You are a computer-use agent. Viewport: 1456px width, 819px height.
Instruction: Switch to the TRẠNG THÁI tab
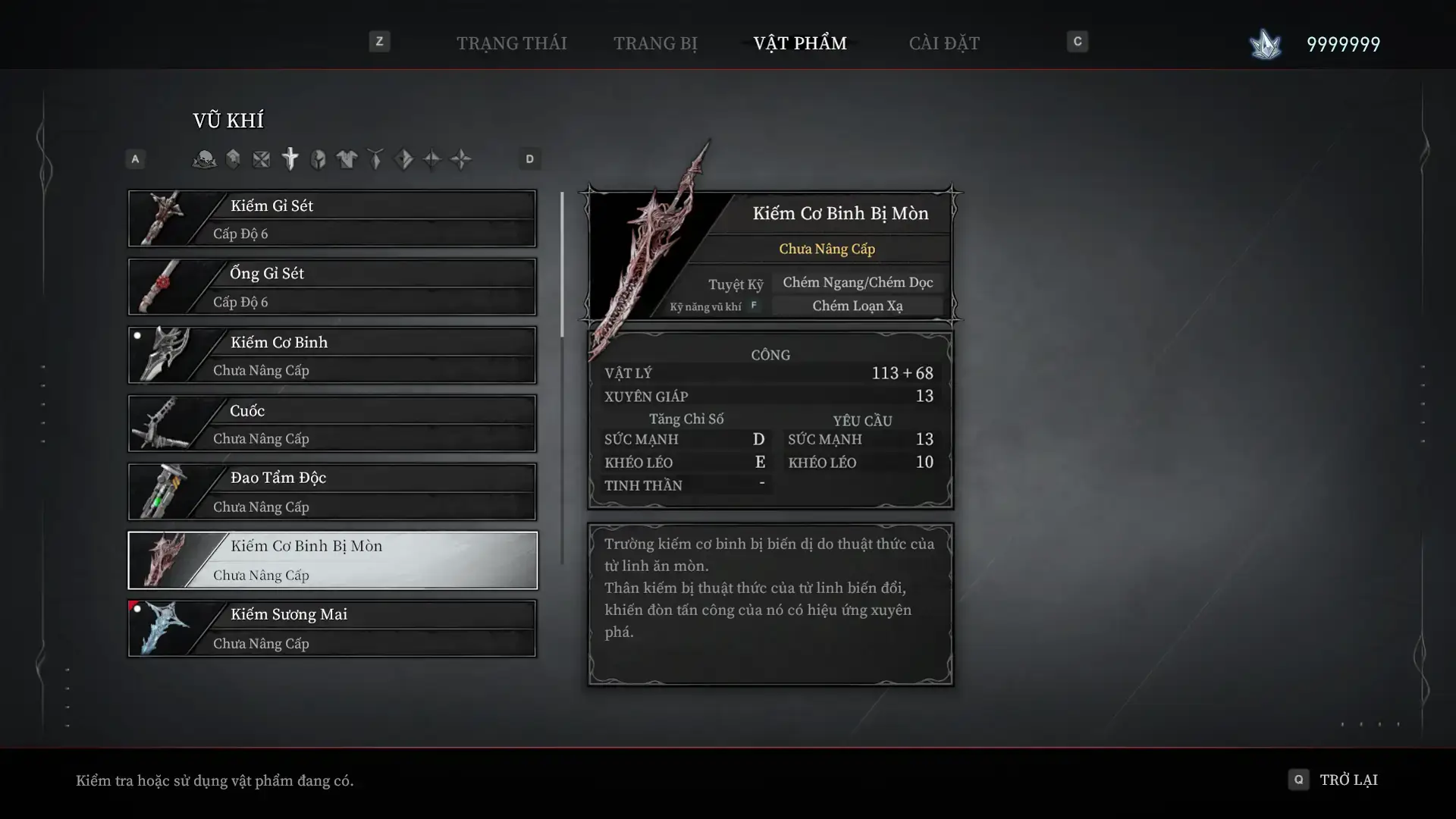point(511,43)
